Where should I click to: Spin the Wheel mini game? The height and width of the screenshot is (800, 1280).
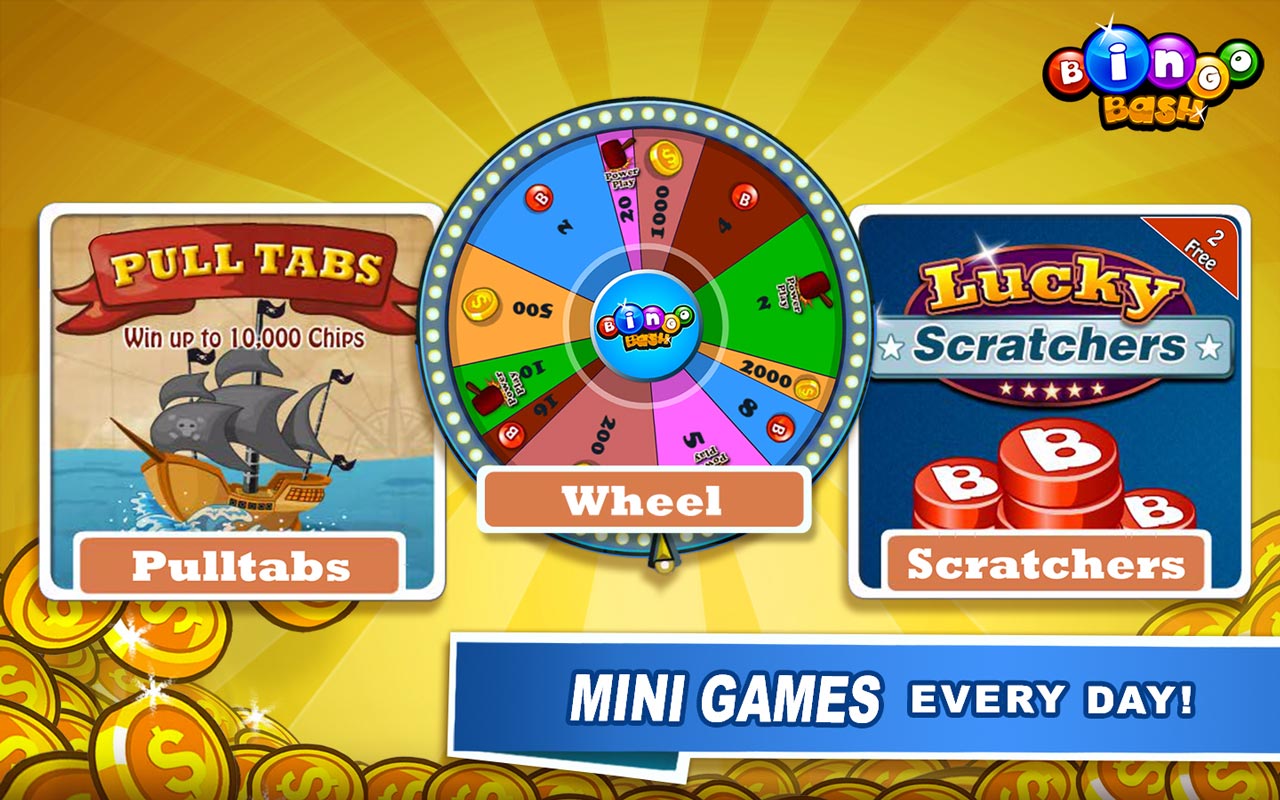point(645,498)
